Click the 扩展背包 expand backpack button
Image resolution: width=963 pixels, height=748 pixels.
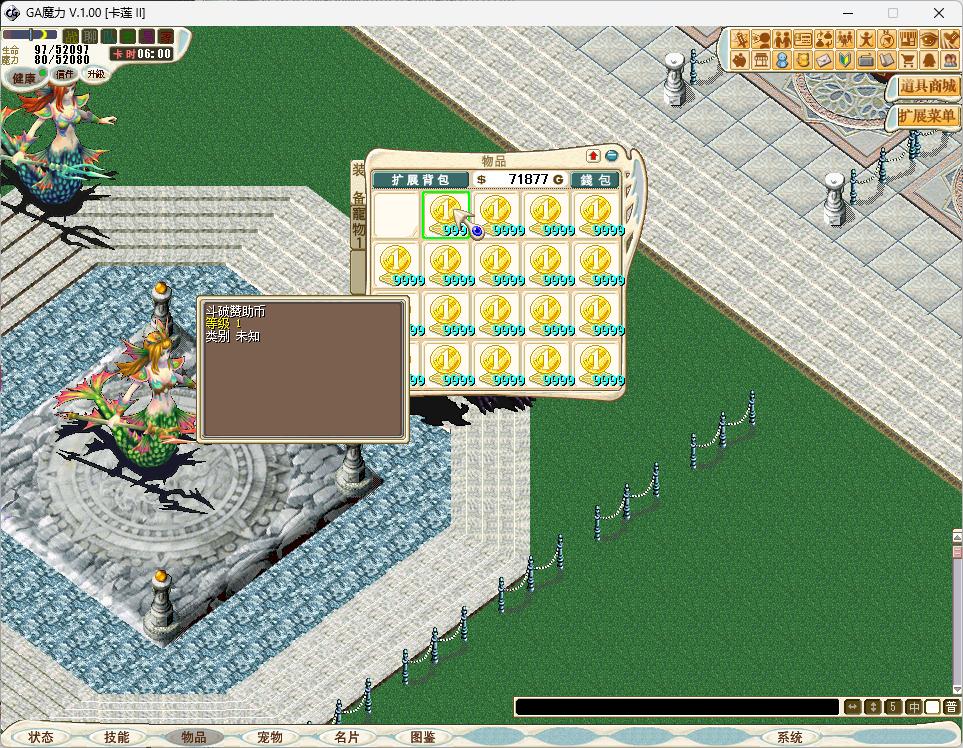click(x=418, y=179)
